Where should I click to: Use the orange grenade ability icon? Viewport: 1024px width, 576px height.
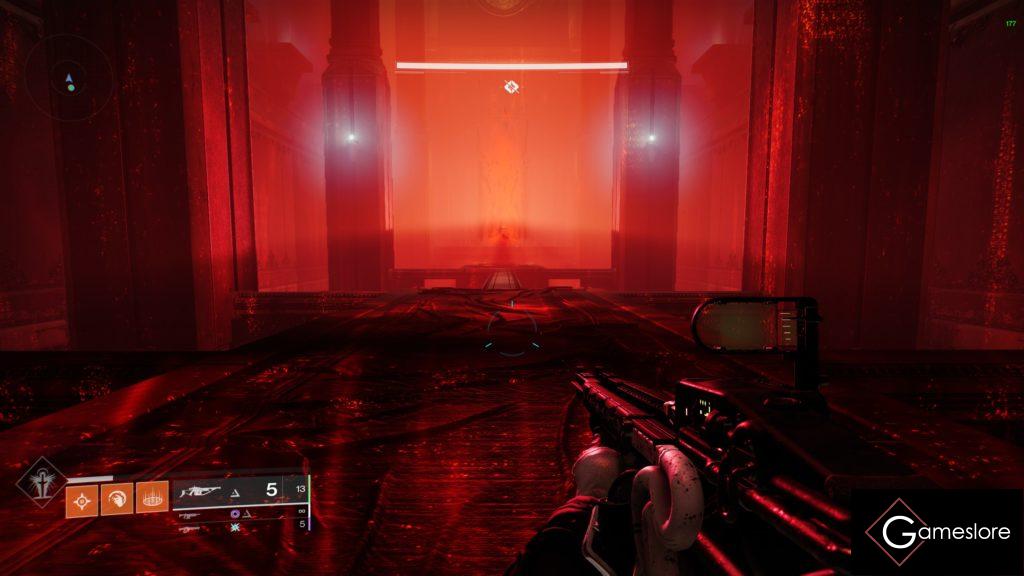tap(82, 499)
